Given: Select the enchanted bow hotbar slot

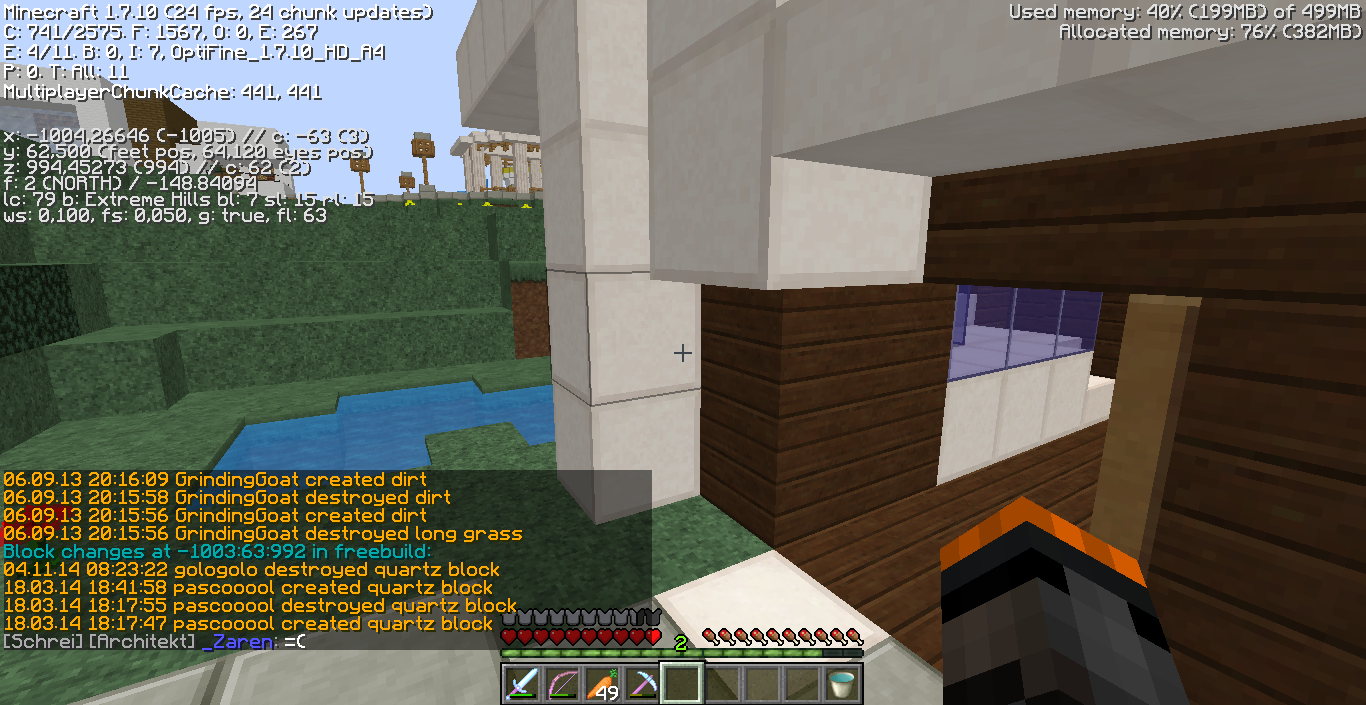Looking at the screenshot, I should (x=561, y=684).
